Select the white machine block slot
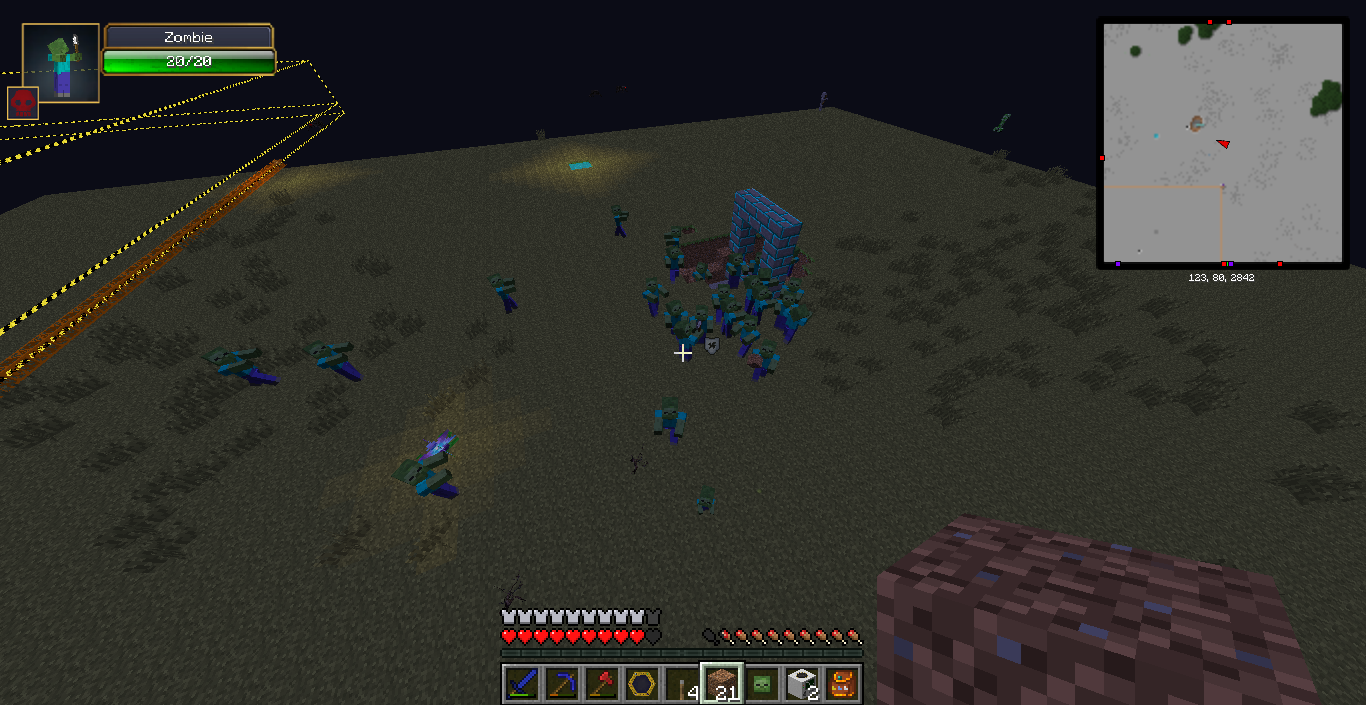The height and width of the screenshot is (705, 1366). coord(801,684)
